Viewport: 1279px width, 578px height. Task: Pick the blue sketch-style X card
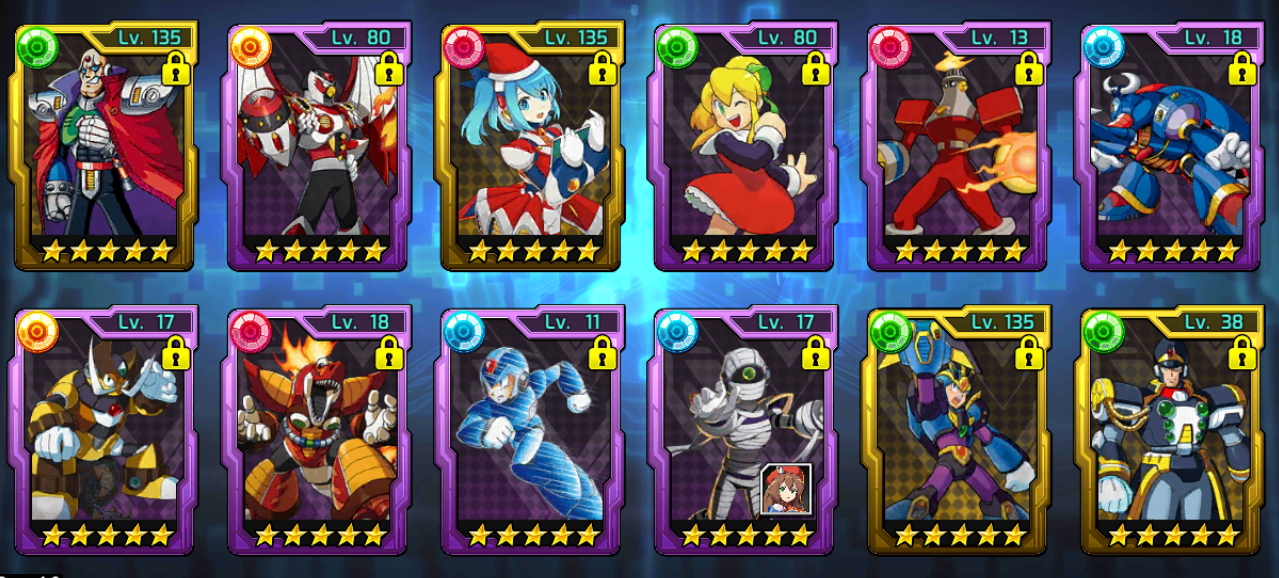[531, 430]
